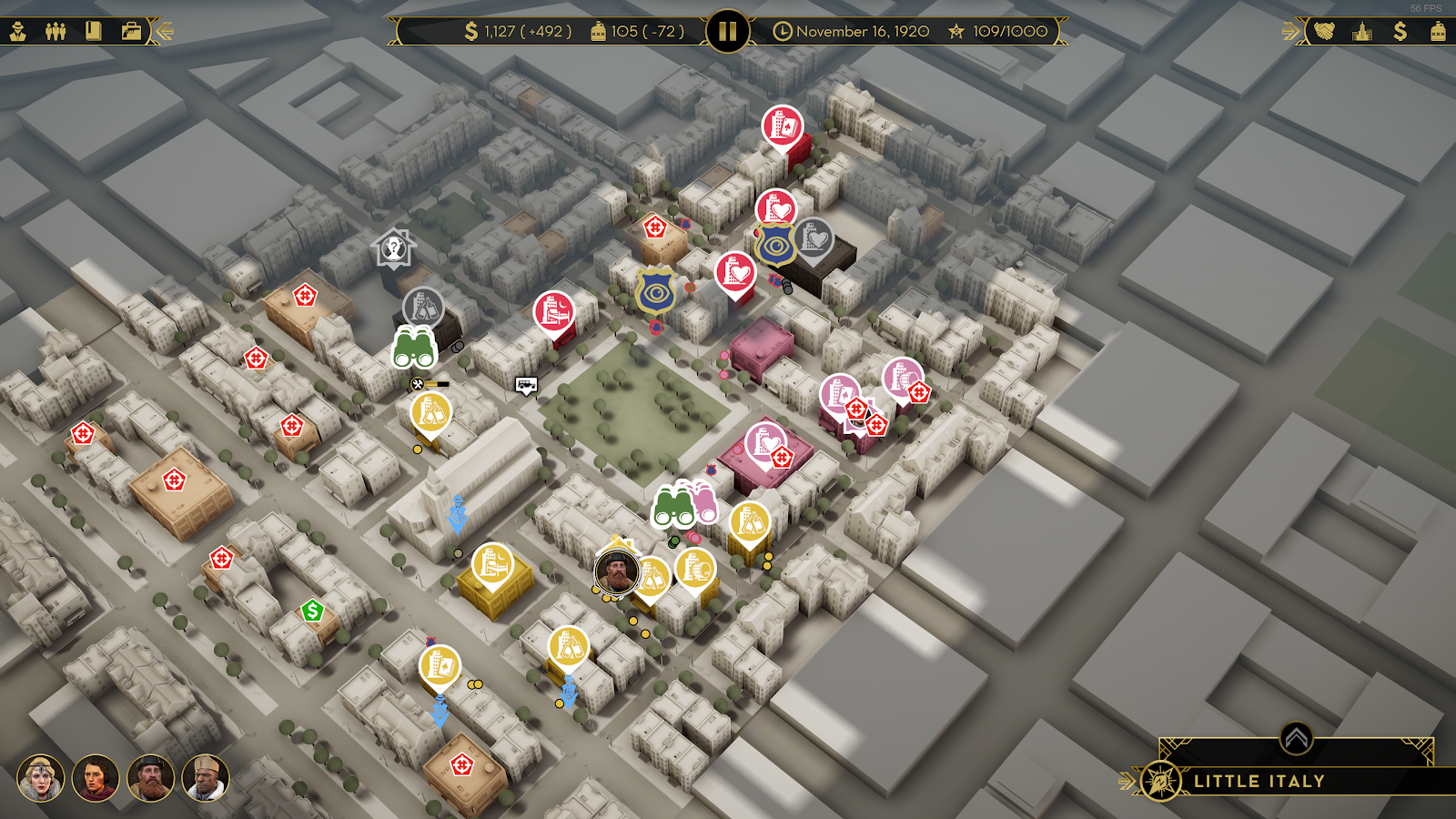Open the dollar sign finances menu
The image size is (1456, 819).
click(x=1400, y=32)
